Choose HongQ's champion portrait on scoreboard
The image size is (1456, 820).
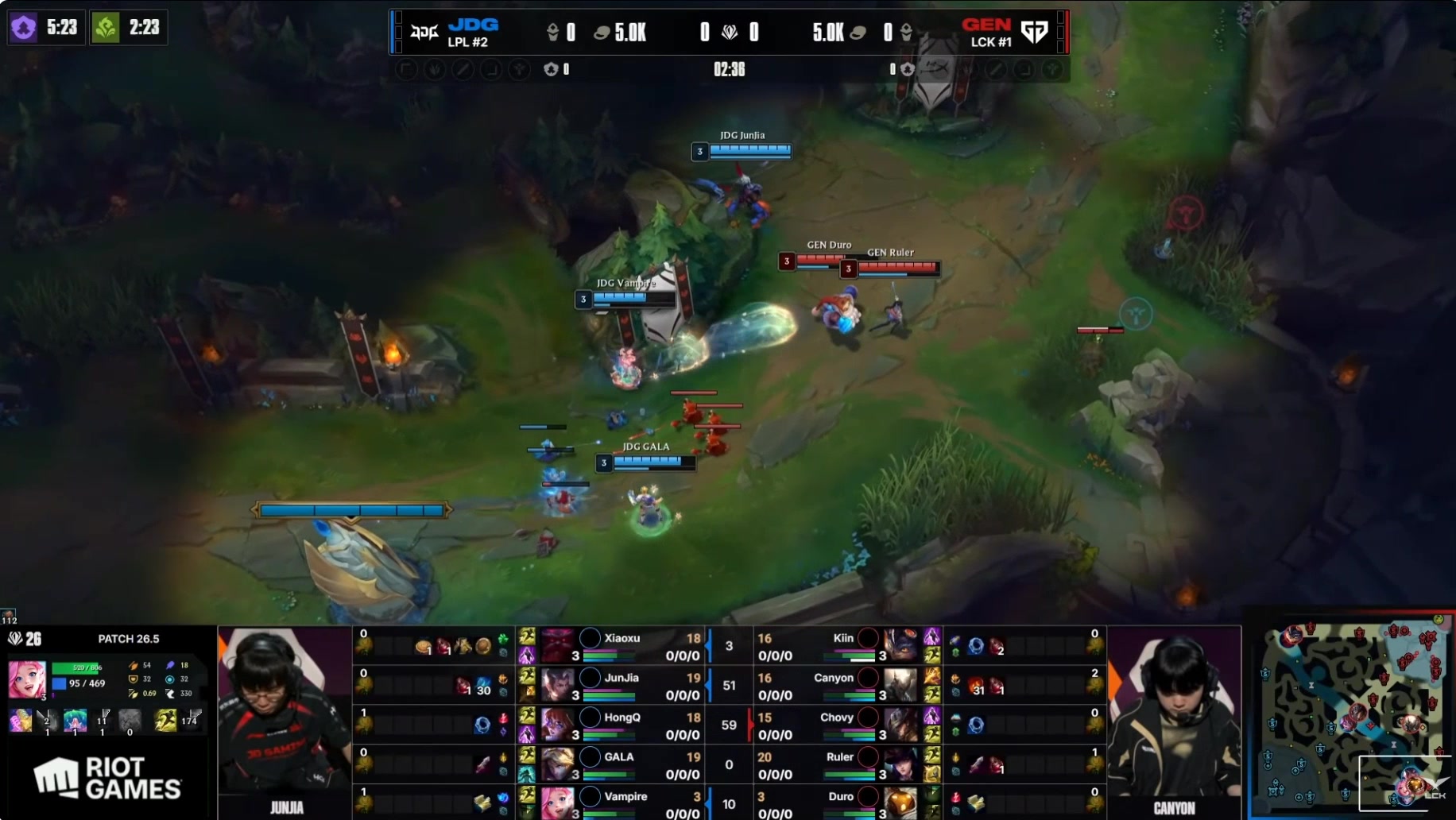557,724
